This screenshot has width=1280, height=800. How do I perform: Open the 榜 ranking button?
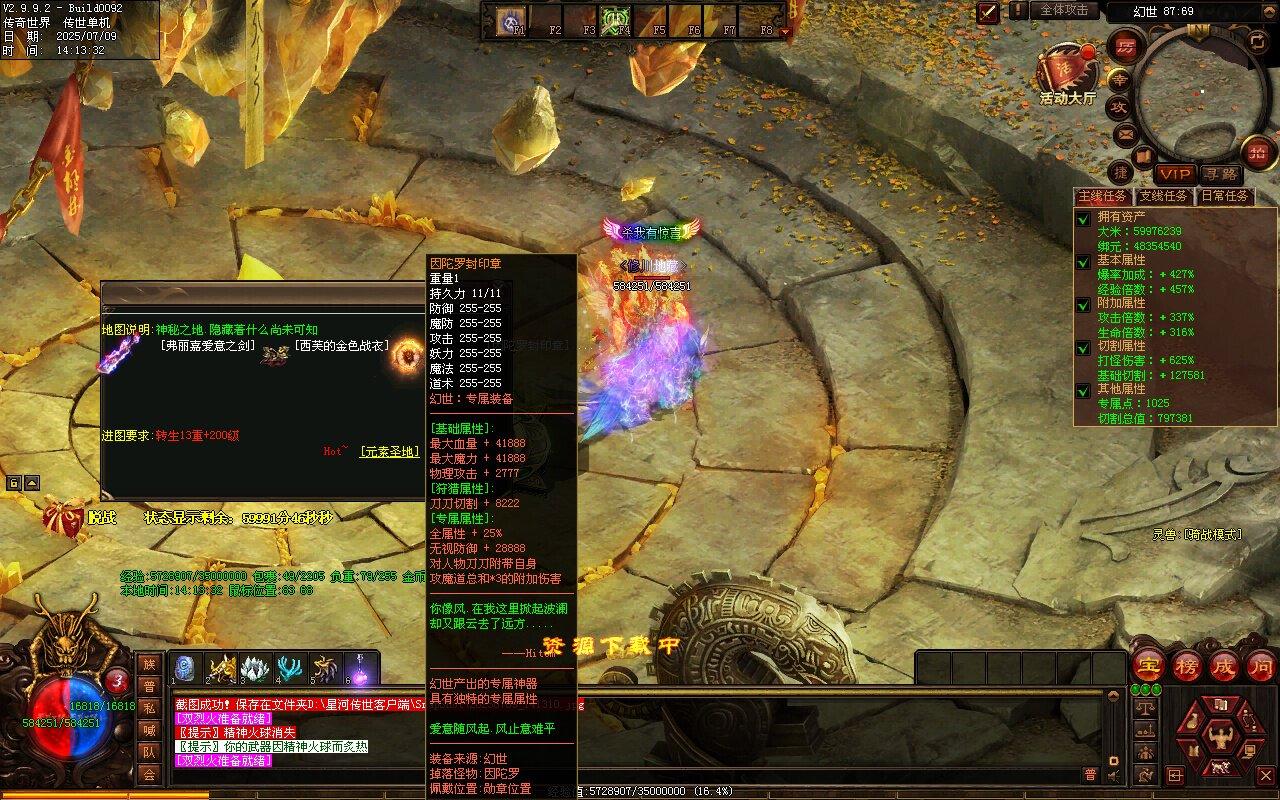point(1186,665)
